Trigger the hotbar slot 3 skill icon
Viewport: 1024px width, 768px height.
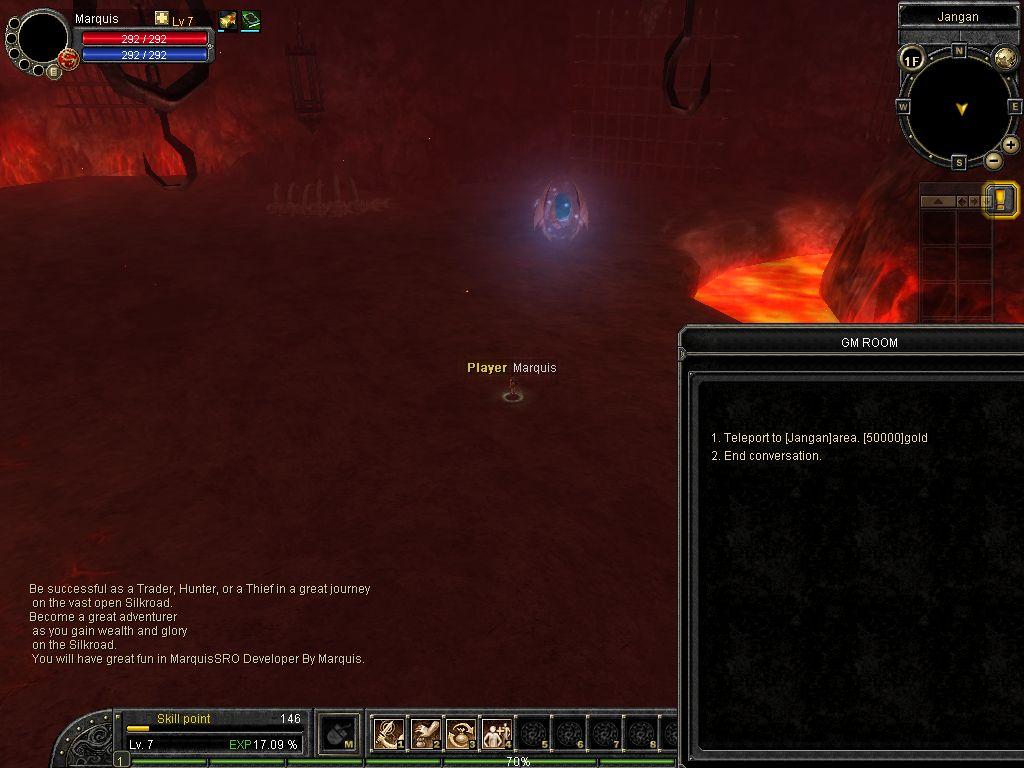[x=460, y=734]
